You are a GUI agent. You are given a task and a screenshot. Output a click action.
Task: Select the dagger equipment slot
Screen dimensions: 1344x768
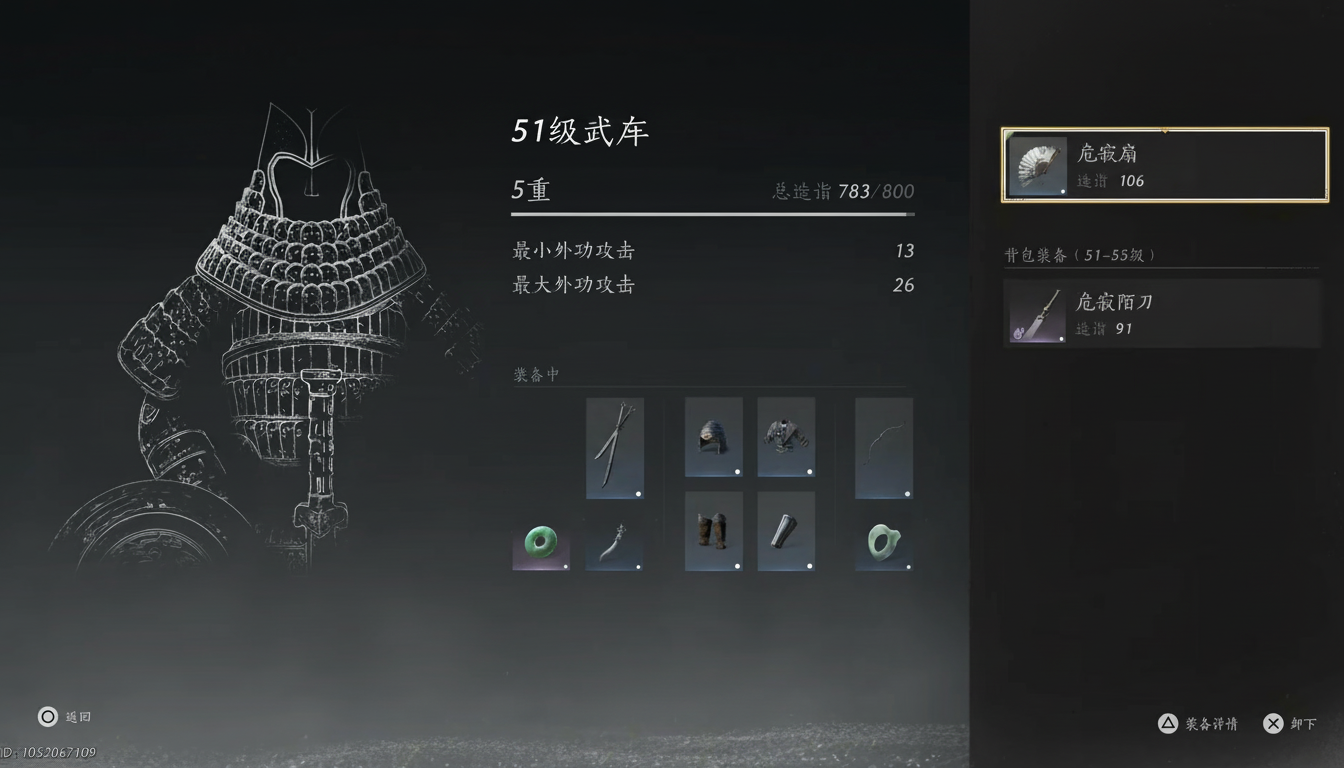coord(615,545)
